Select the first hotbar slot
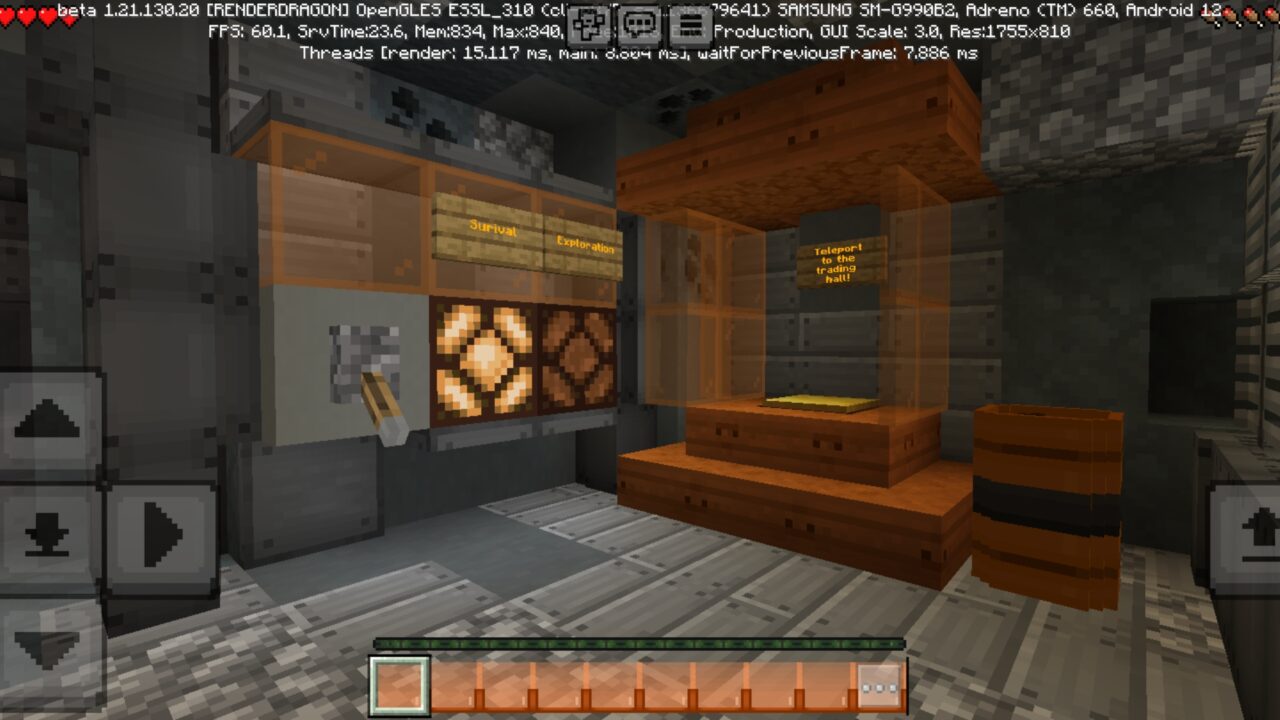1280x720 pixels. pos(398,685)
